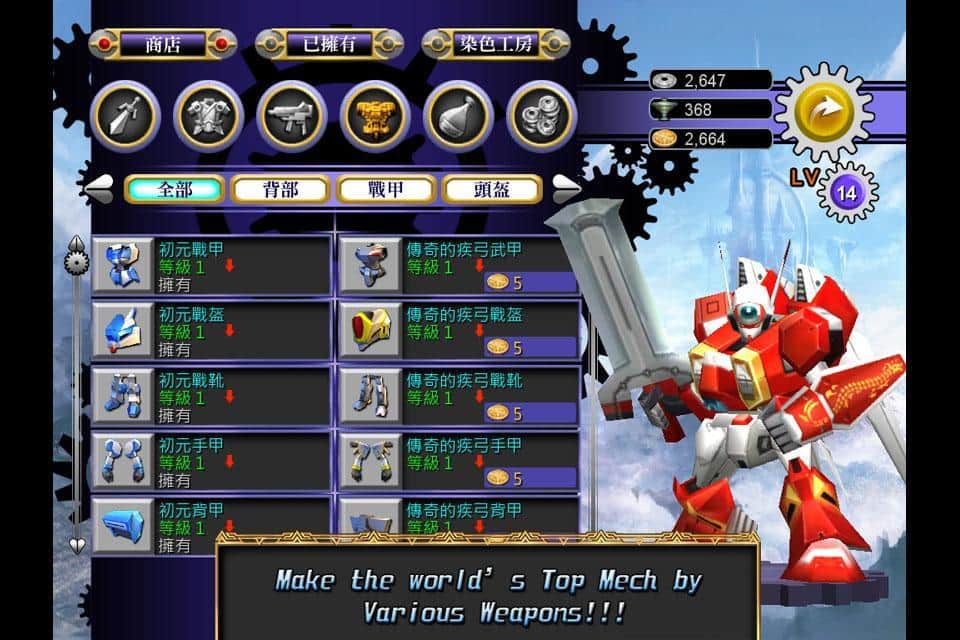Click the left arrow beside the filters

coord(98,187)
